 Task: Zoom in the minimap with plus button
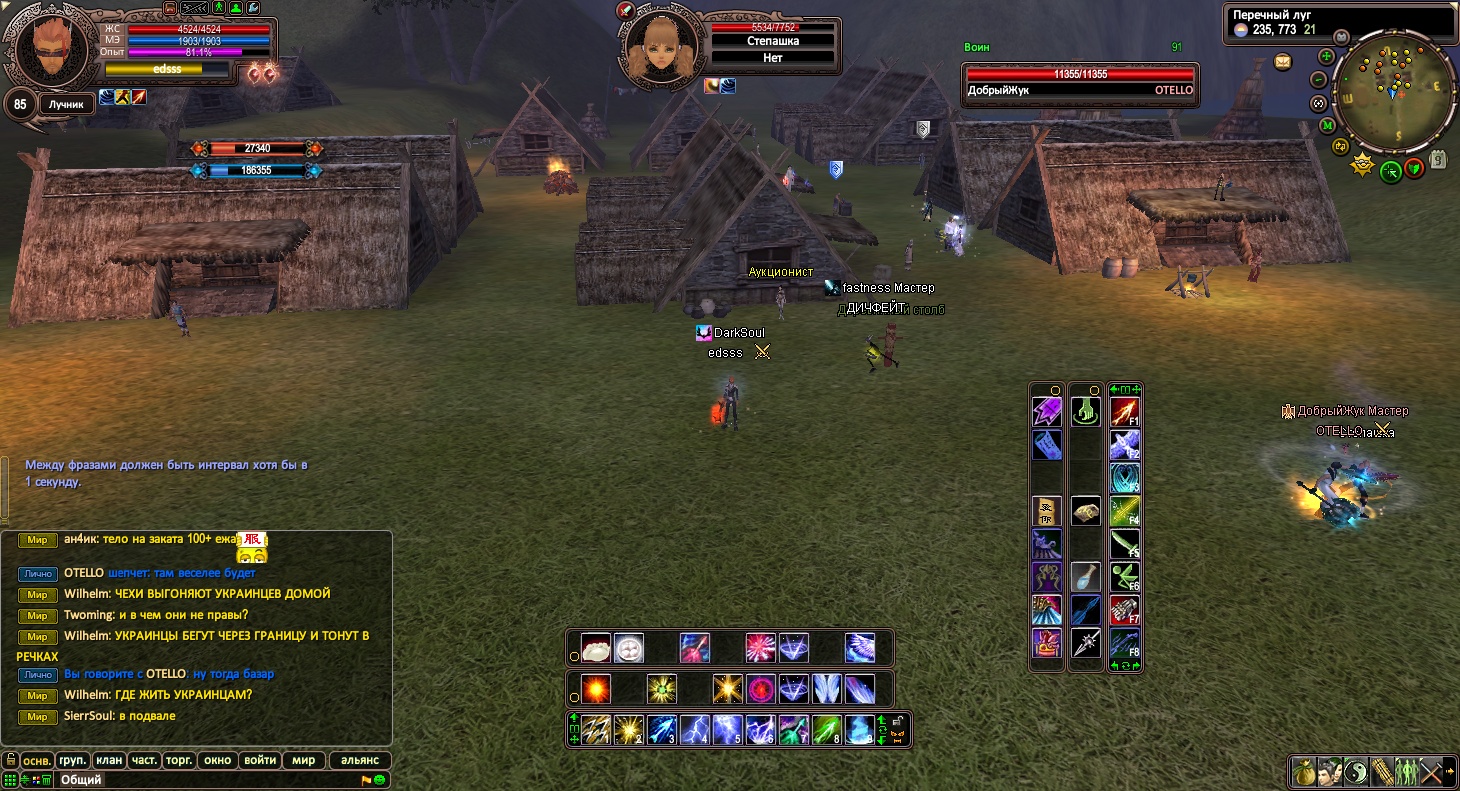point(1326,57)
